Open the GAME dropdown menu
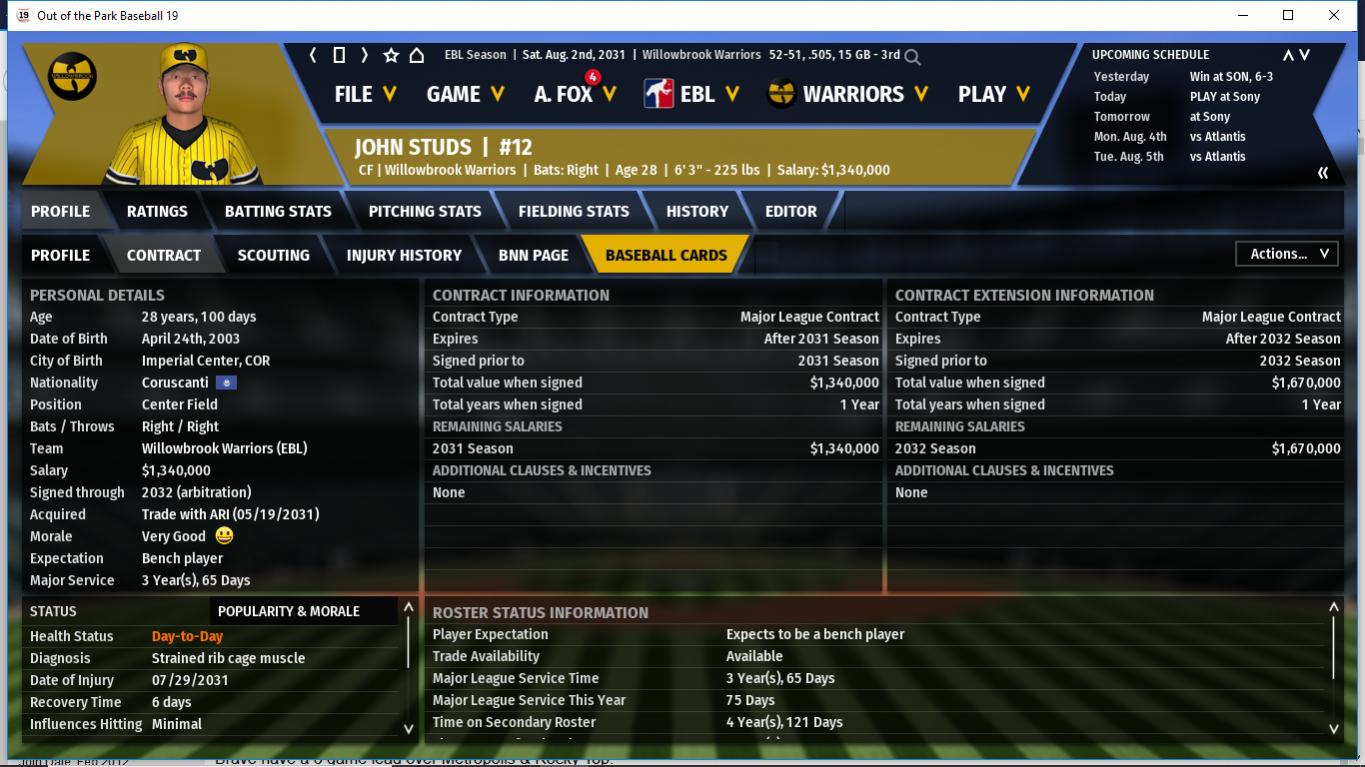 (x=464, y=94)
